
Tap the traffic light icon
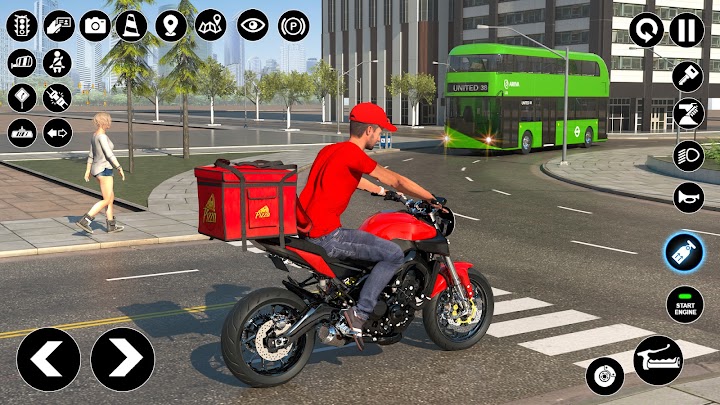[21, 25]
